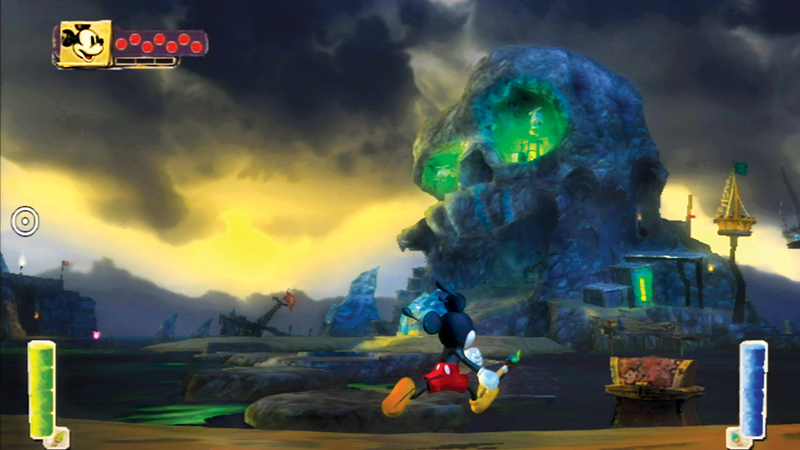
Task: Click the Mickey Mouse portrait icon
Action: [84, 44]
